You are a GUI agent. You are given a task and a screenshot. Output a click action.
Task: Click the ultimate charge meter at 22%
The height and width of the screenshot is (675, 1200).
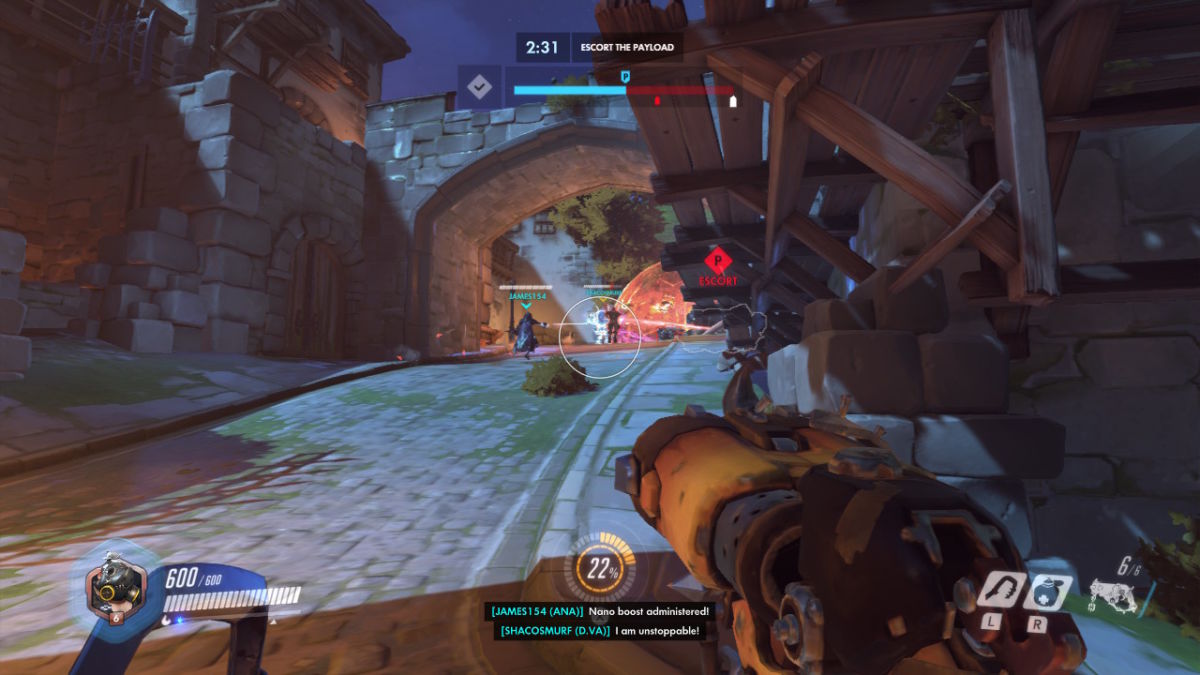pos(601,570)
